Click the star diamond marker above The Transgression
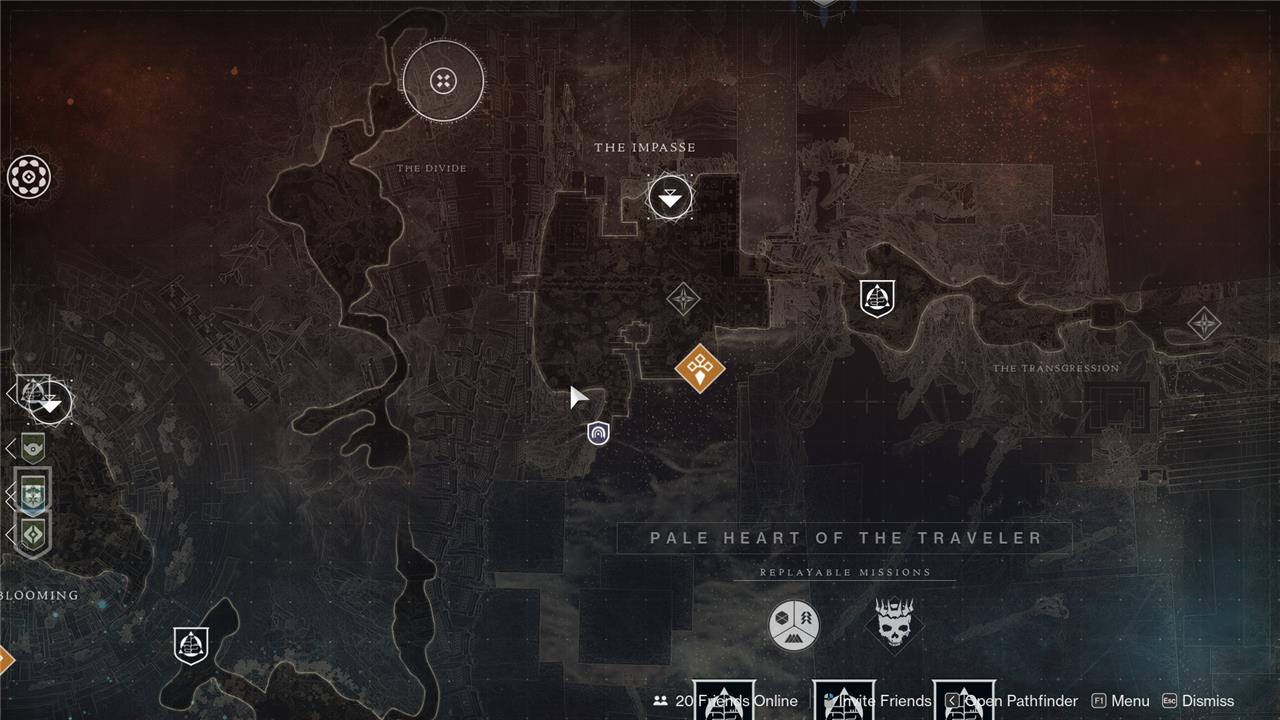The height and width of the screenshot is (720, 1280). [1204, 323]
